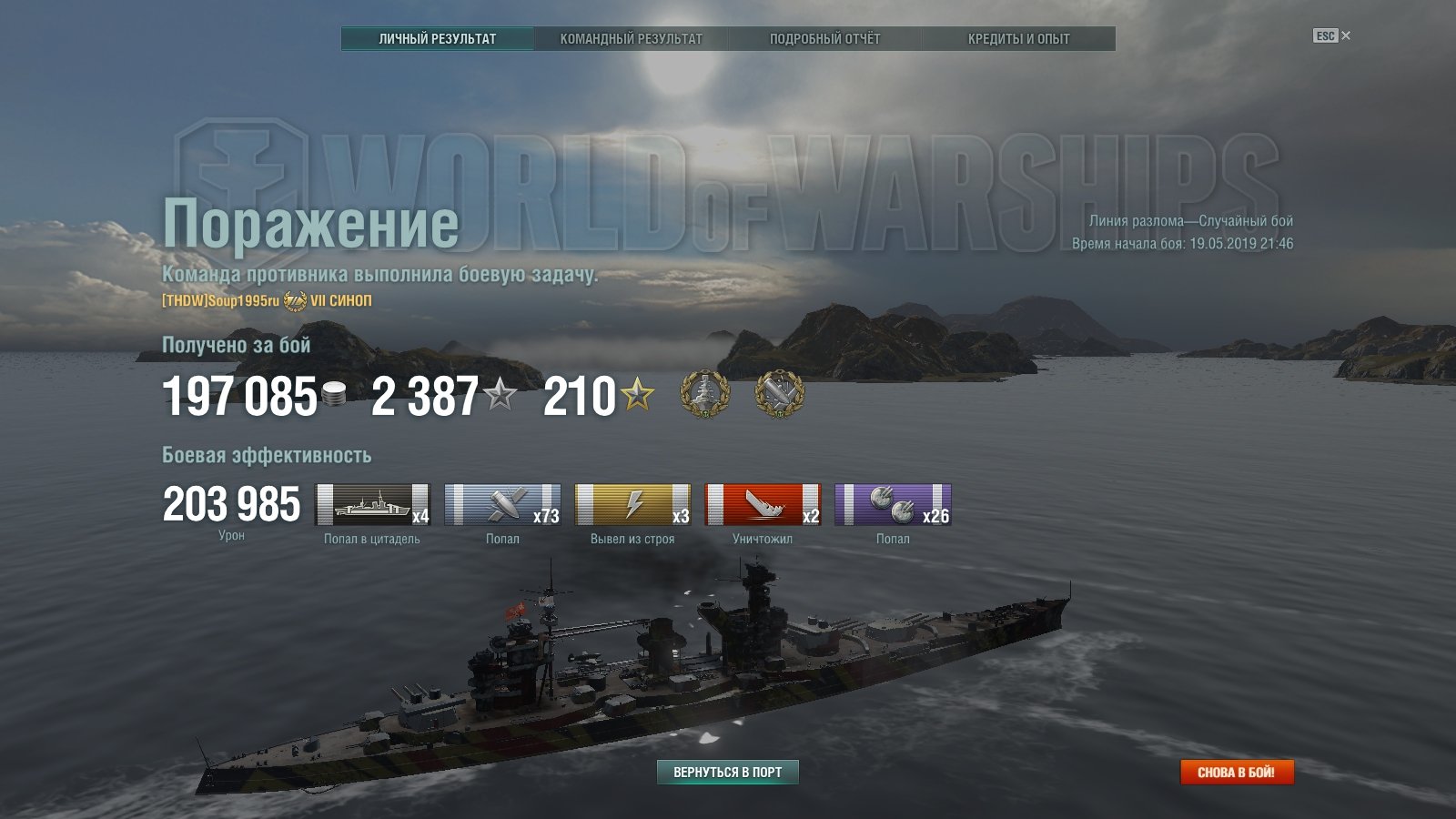Select the Личный результат tab
Screen dimensions: 1456x819
(x=438, y=39)
